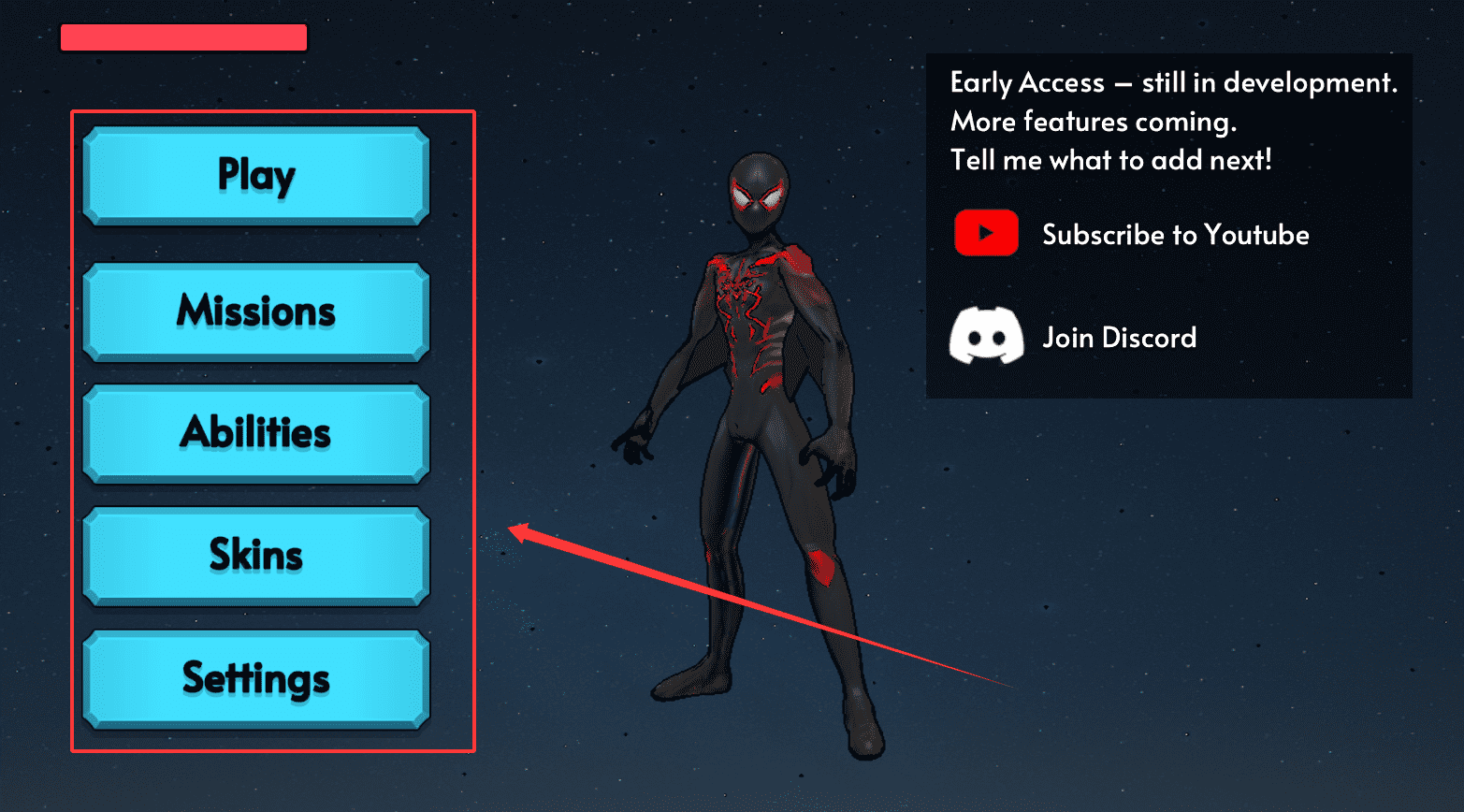Open the Missions menu
The height and width of the screenshot is (812, 1464).
(255, 312)
